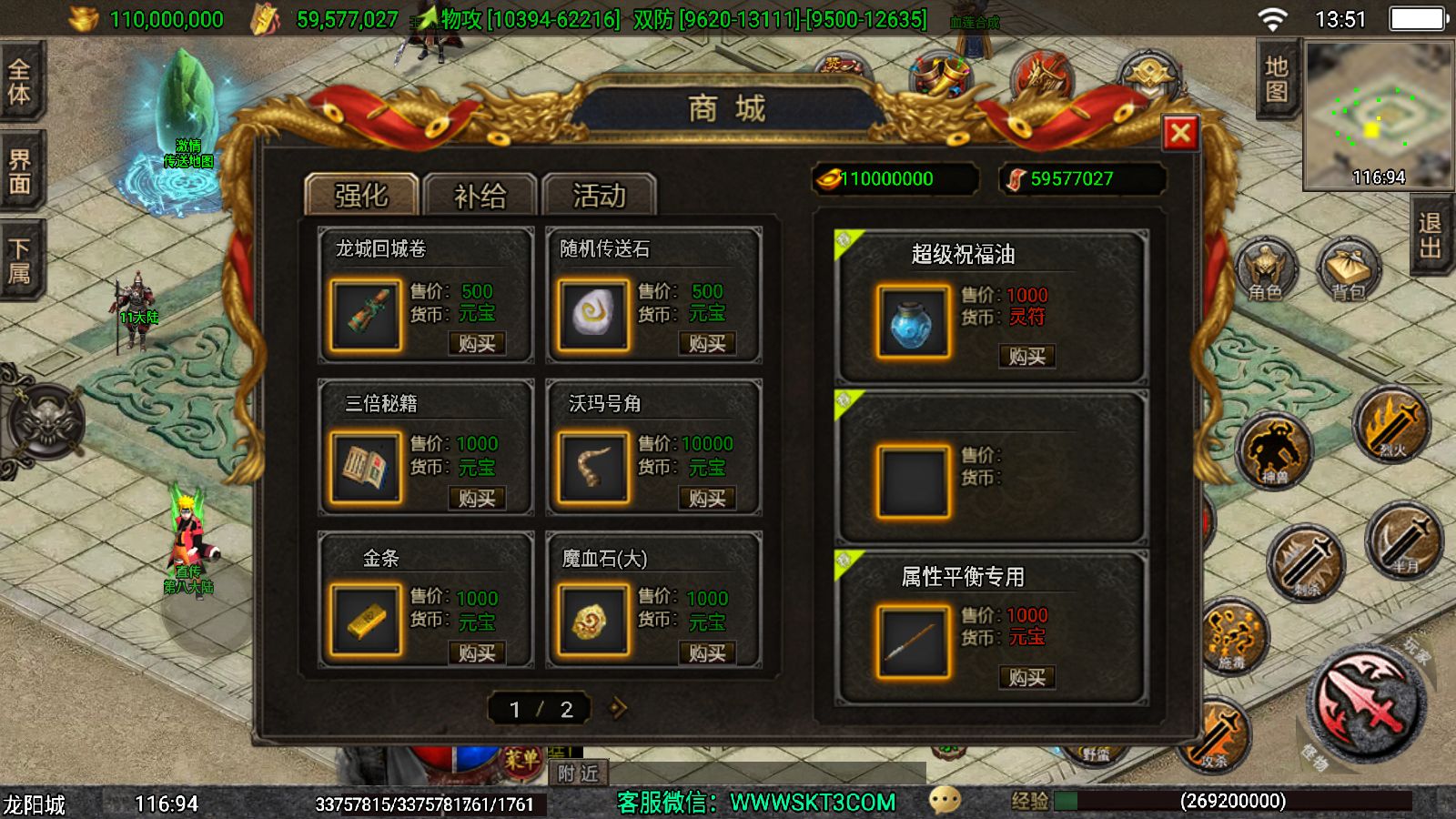Select the 超级祝福油 blue jar icon
This screenshot has height=819, width=1456.
[913, 322]
